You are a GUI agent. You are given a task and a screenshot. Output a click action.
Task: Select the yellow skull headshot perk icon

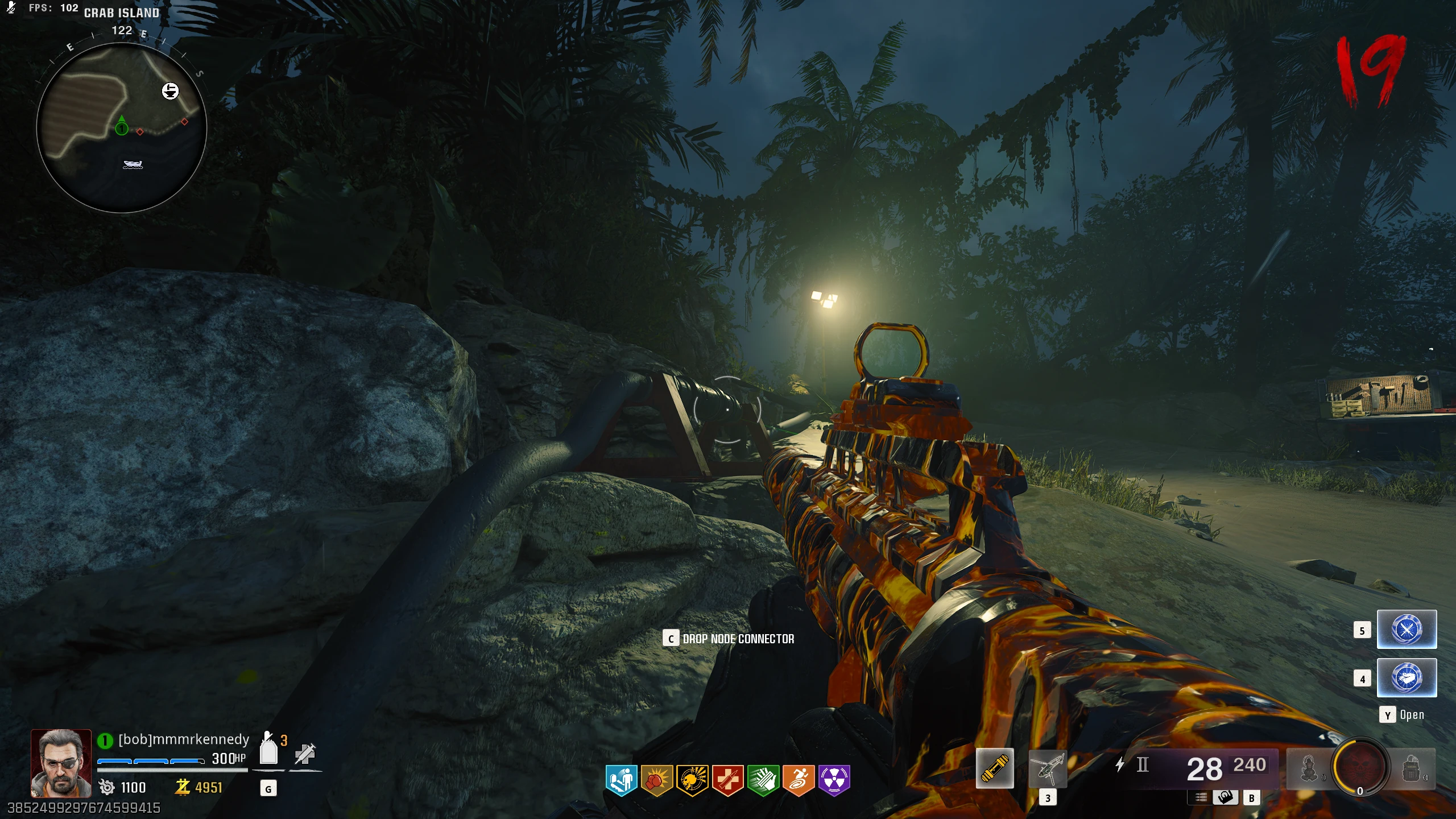point(692,779)
